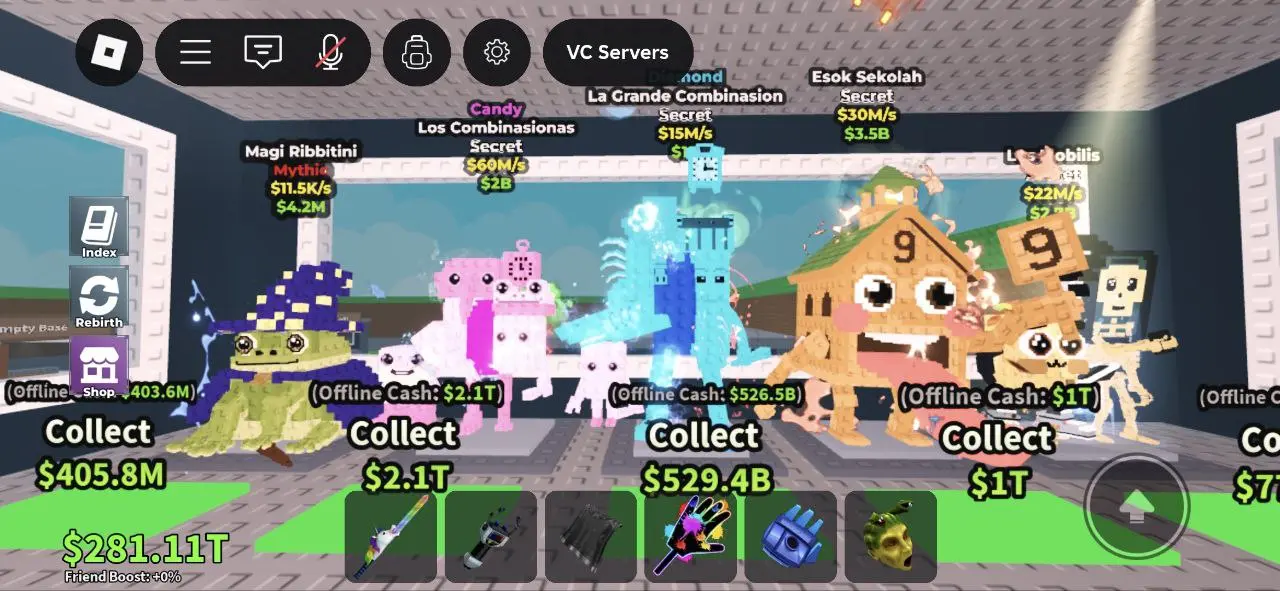Equip the rainbow unicorn sword
1280x591 pixels.
391,536
